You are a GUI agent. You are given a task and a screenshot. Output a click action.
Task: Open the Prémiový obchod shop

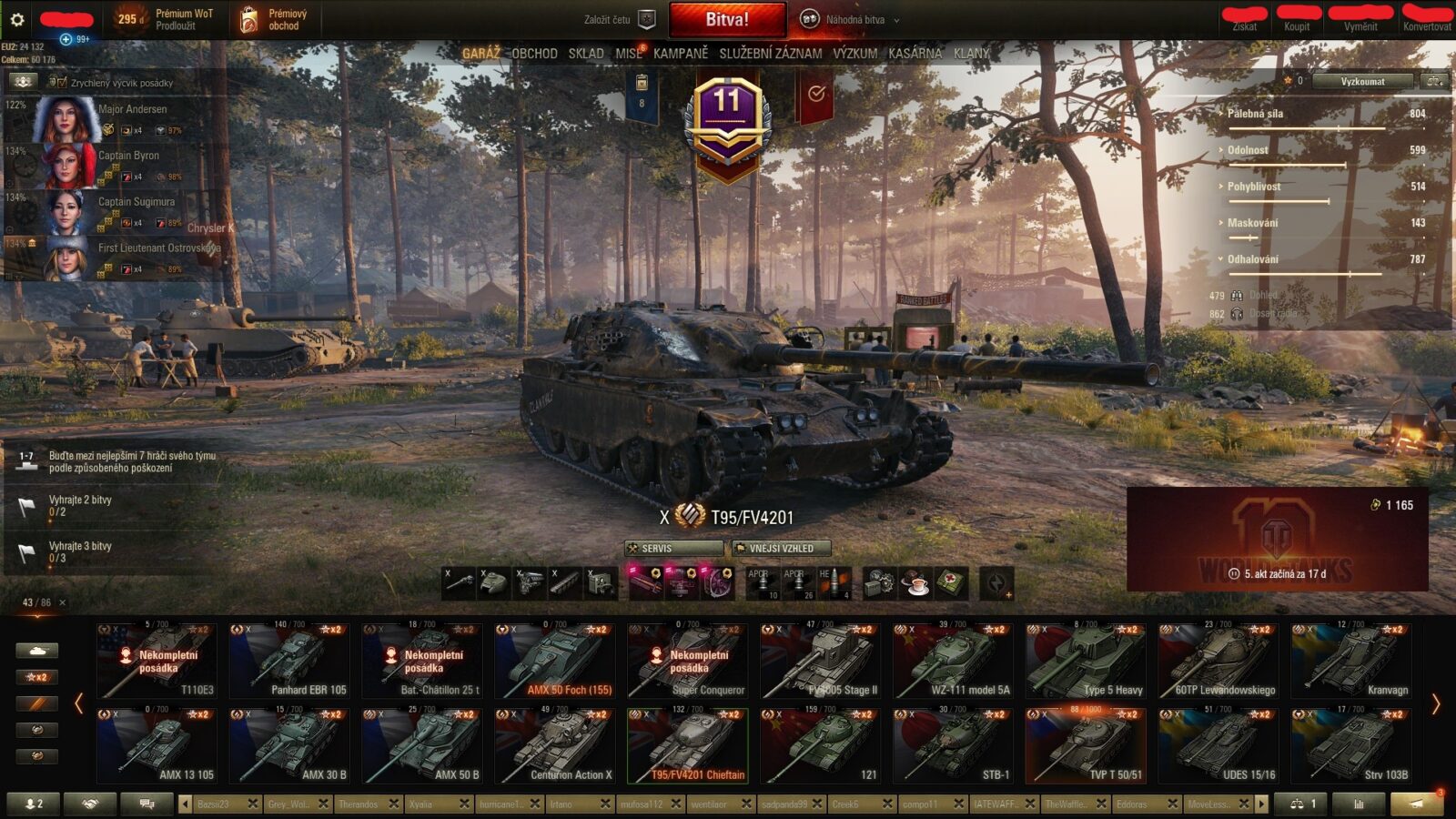click(x=275, y=19)
